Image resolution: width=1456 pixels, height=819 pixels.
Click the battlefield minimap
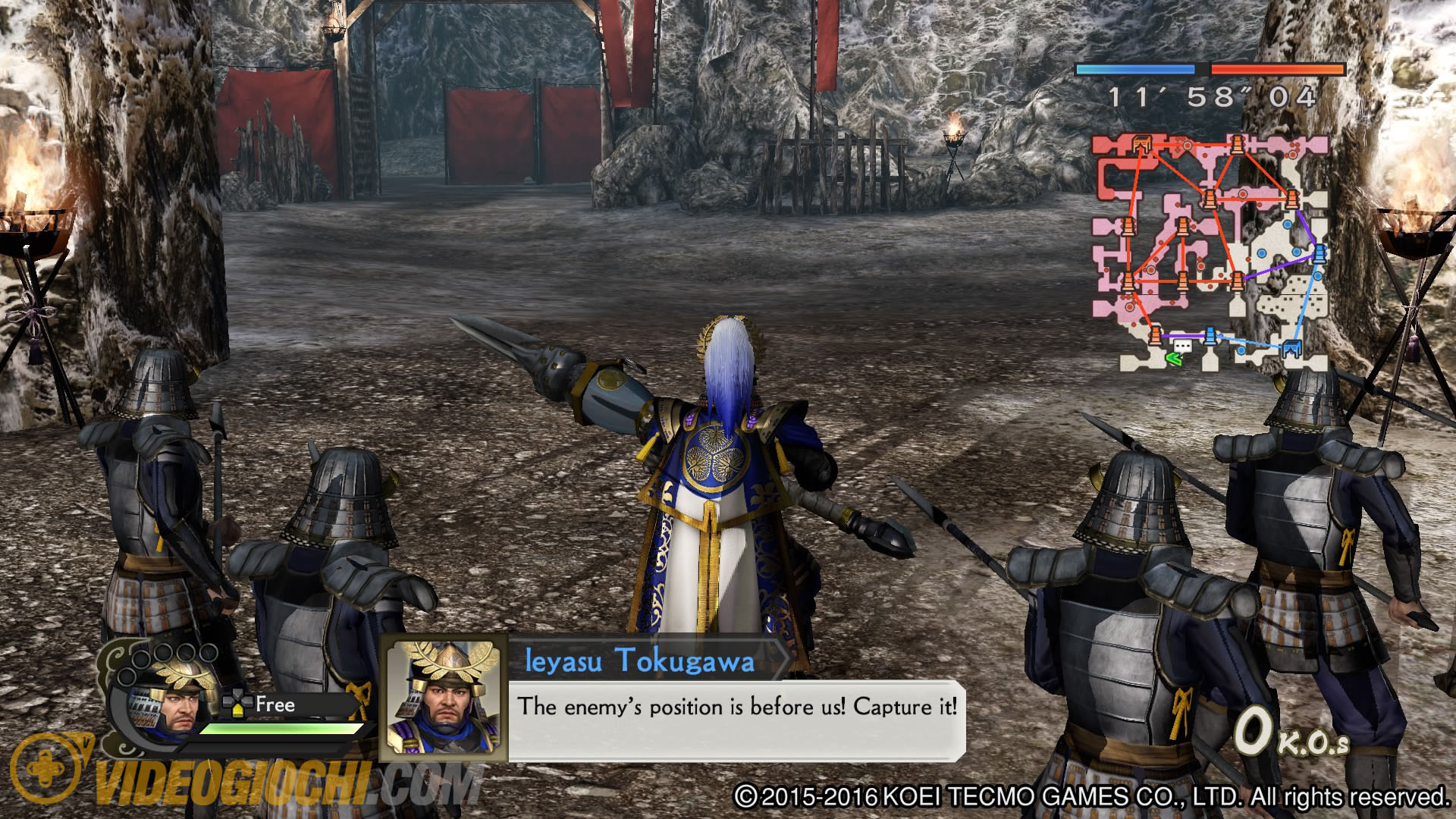tap(1210, 253)
